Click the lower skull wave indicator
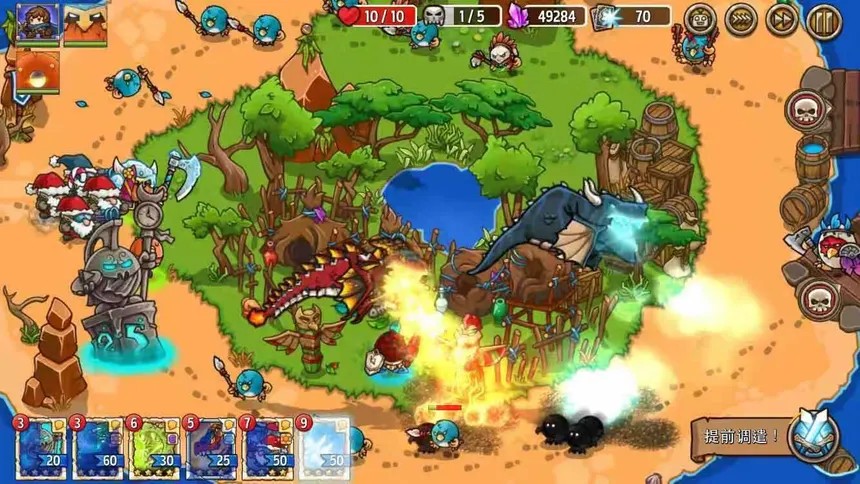Image resolution: width=860 pixels, height=484 pixels. click(x=819, y=297)
